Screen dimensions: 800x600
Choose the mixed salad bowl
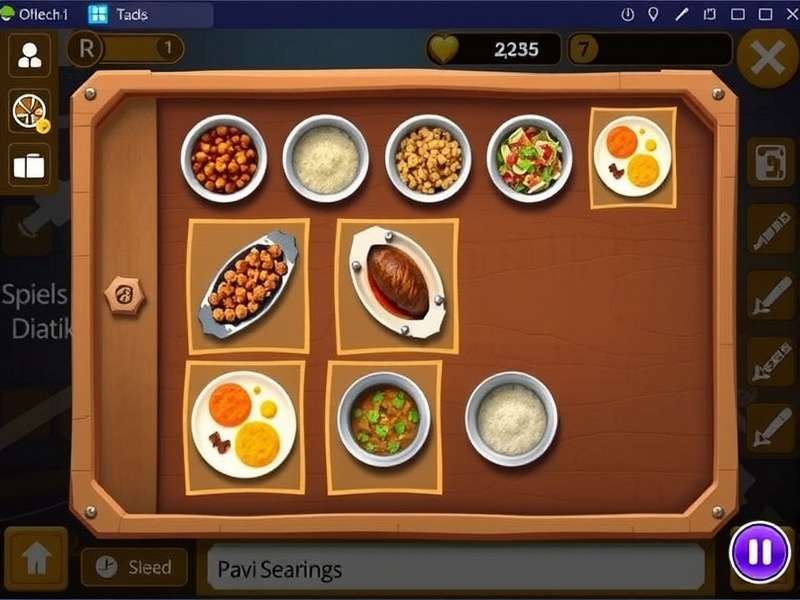click(529, 158)
